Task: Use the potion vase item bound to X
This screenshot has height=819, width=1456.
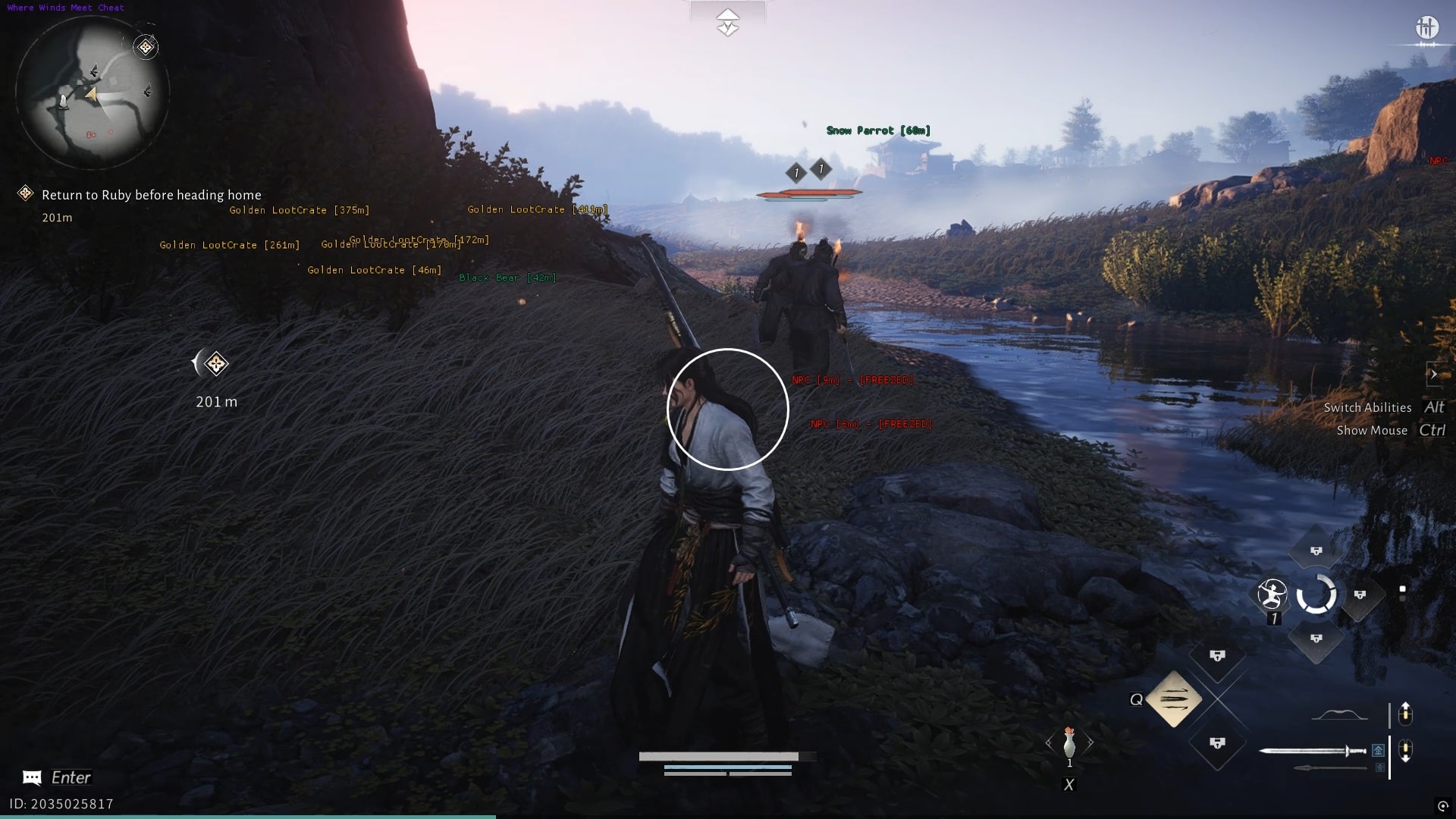Action: coord(1069,744)
